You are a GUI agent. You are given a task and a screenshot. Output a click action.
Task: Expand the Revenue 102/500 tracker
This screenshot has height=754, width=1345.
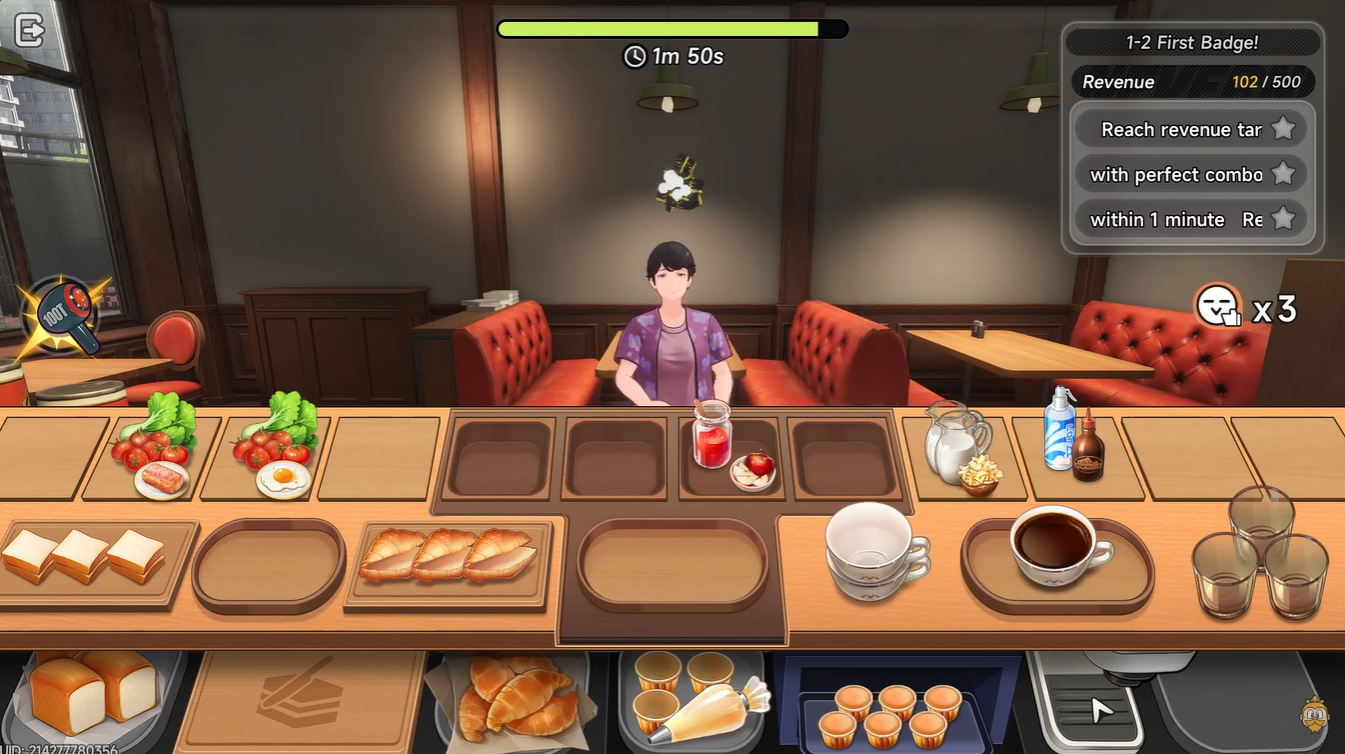(1192, 81)
